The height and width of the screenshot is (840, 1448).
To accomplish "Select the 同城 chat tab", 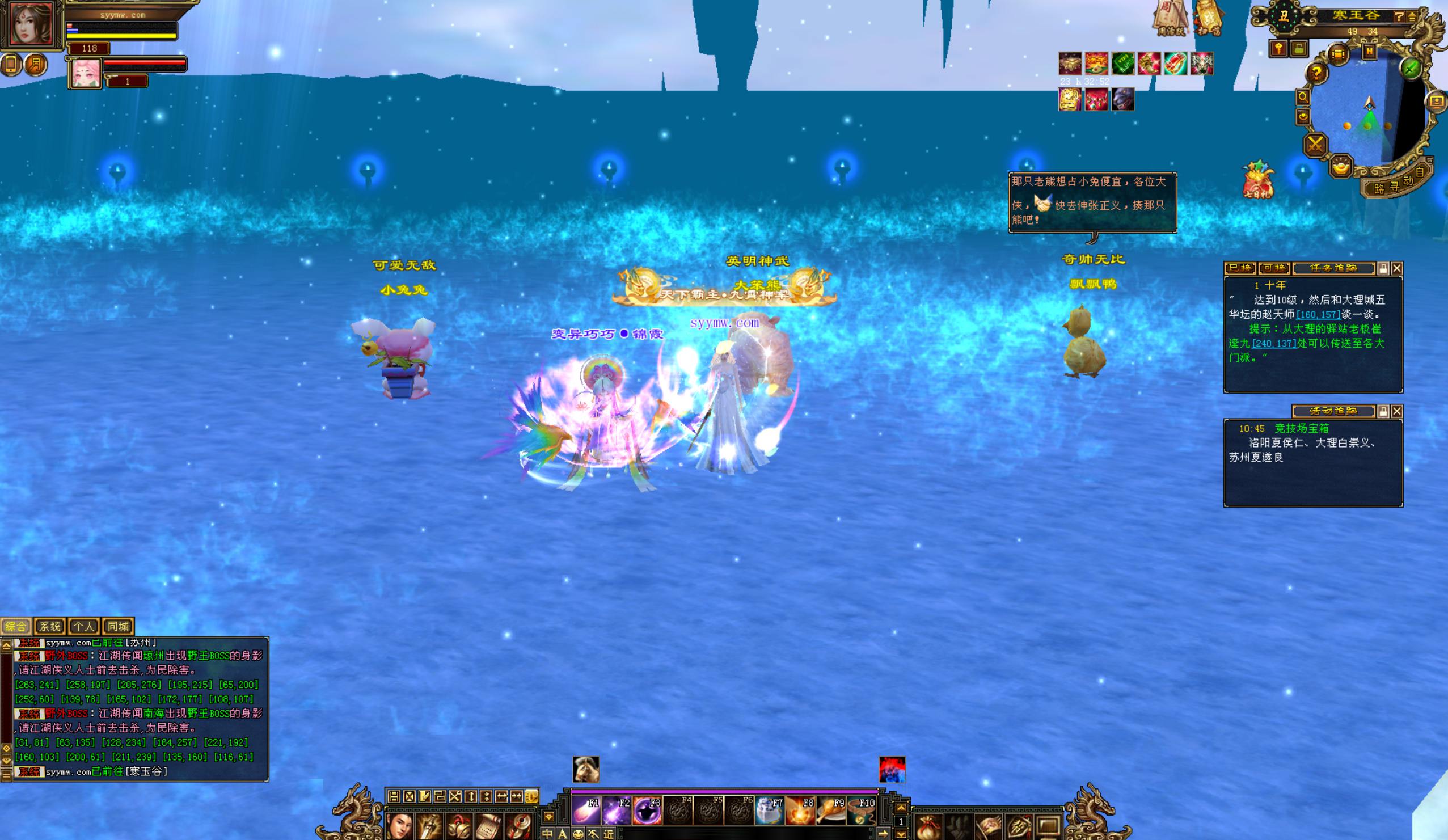I will 118,626.
